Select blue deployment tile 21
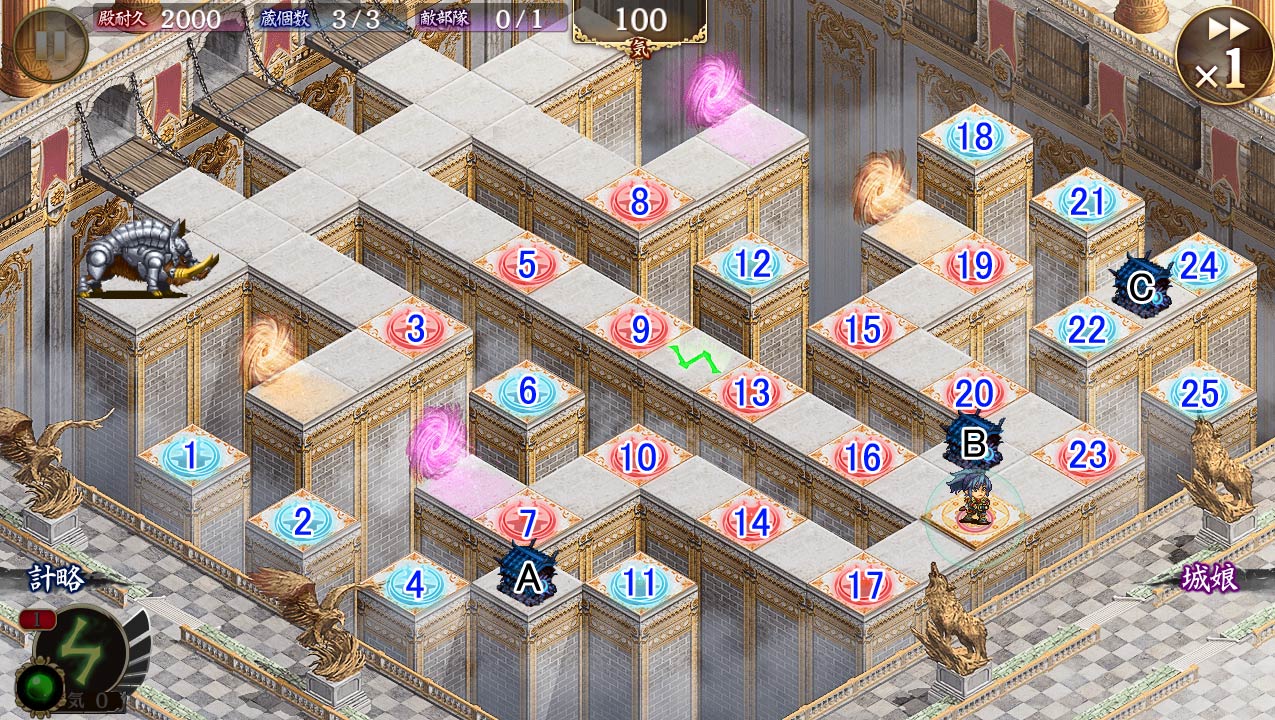Image resolution: width=1275 pixels, height=720 pixels. point(1087,202)
